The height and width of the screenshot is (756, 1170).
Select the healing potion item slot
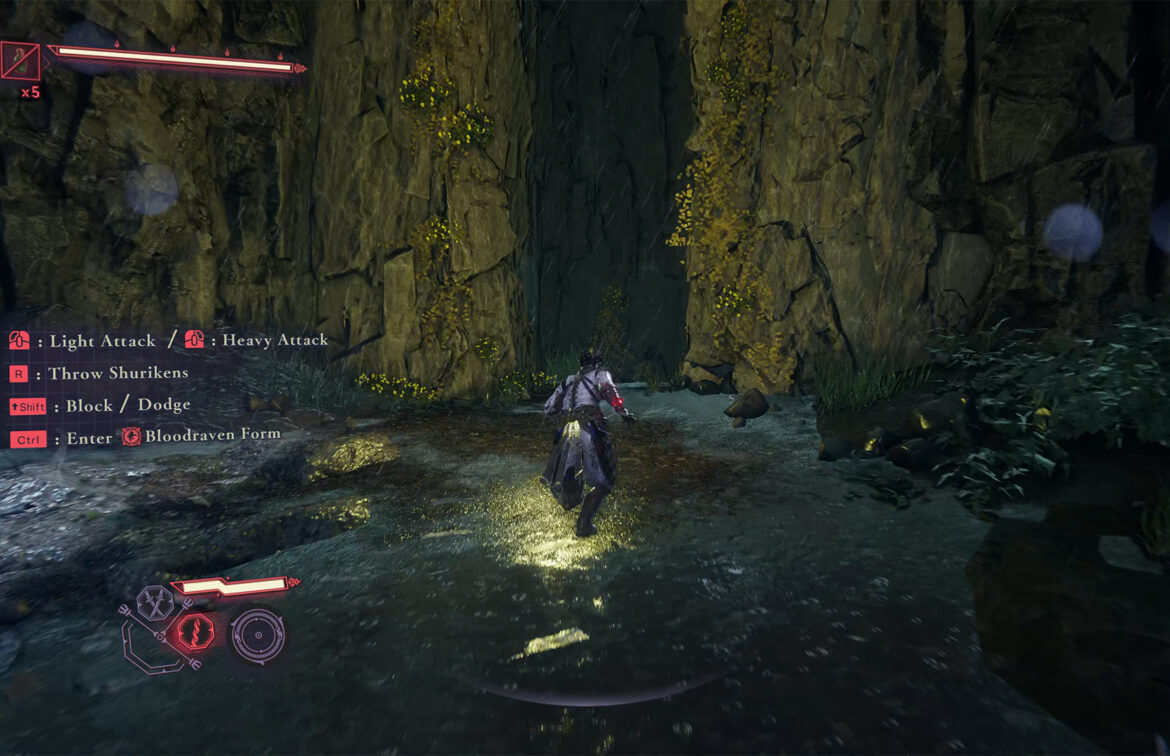coord(20,61)
